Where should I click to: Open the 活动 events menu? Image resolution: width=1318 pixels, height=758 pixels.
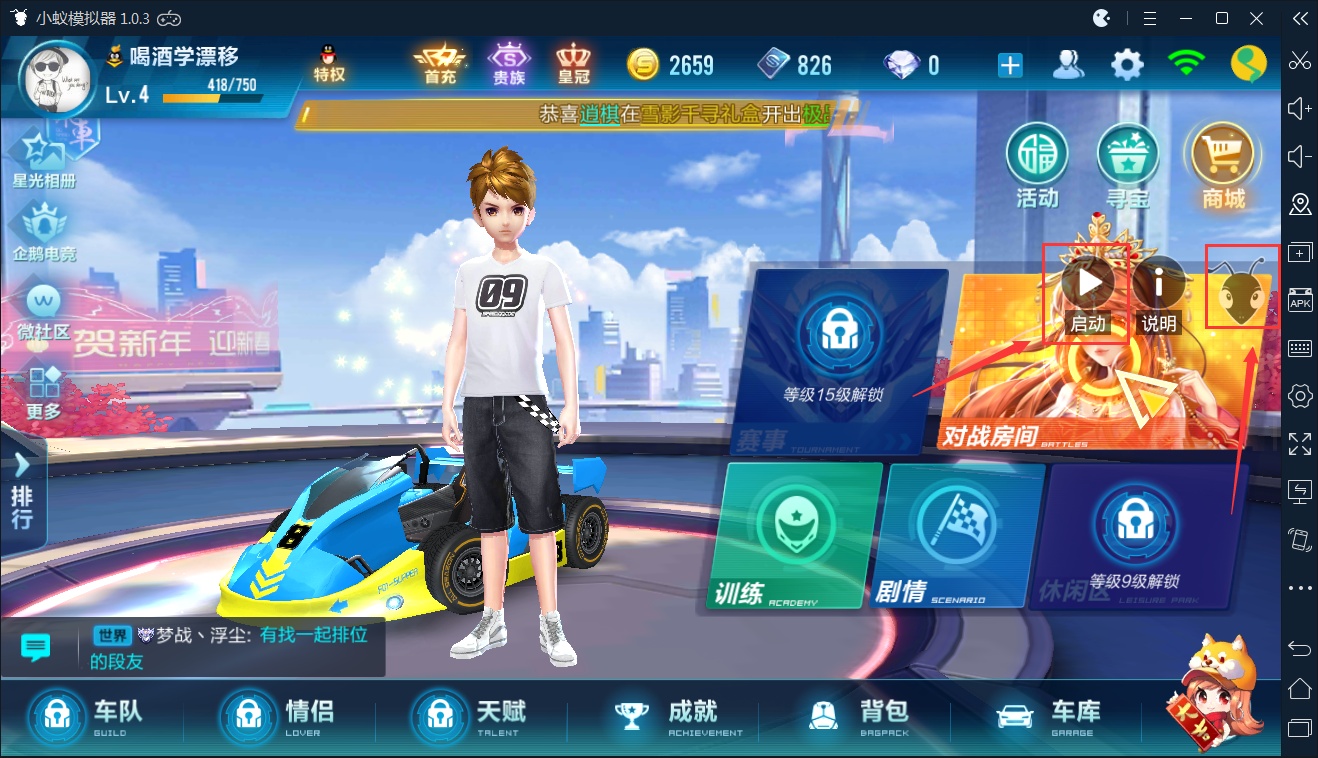tap(1037, 165)
